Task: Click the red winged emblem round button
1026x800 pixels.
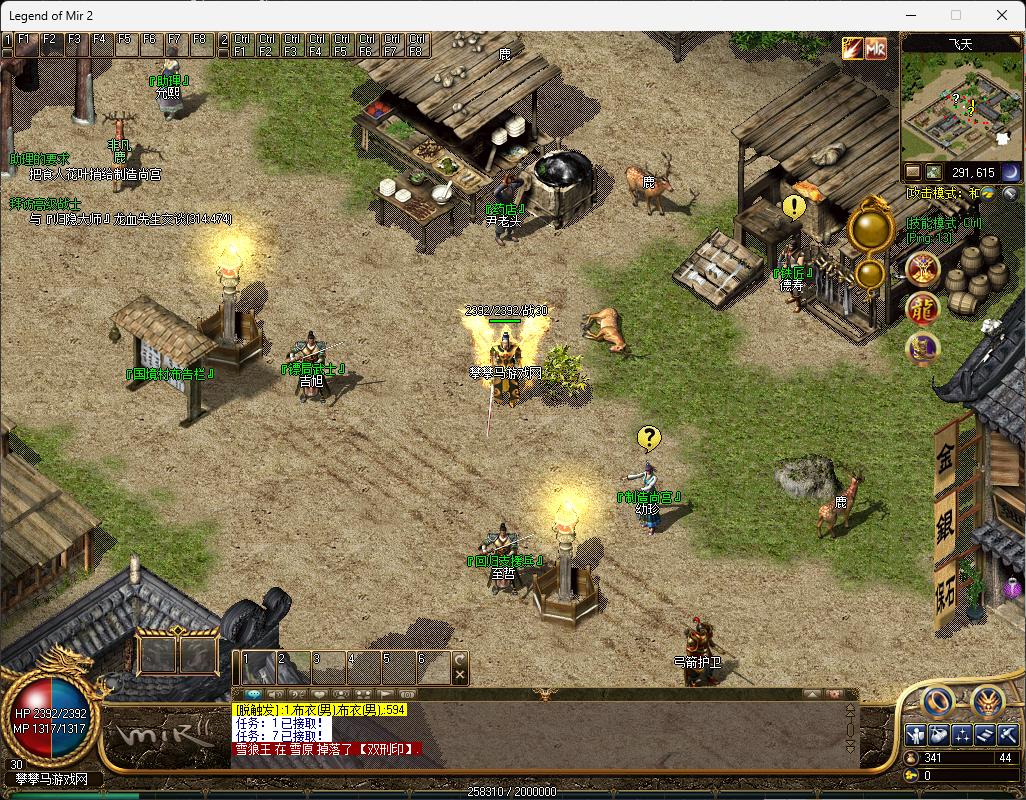Action: (922, 267)
